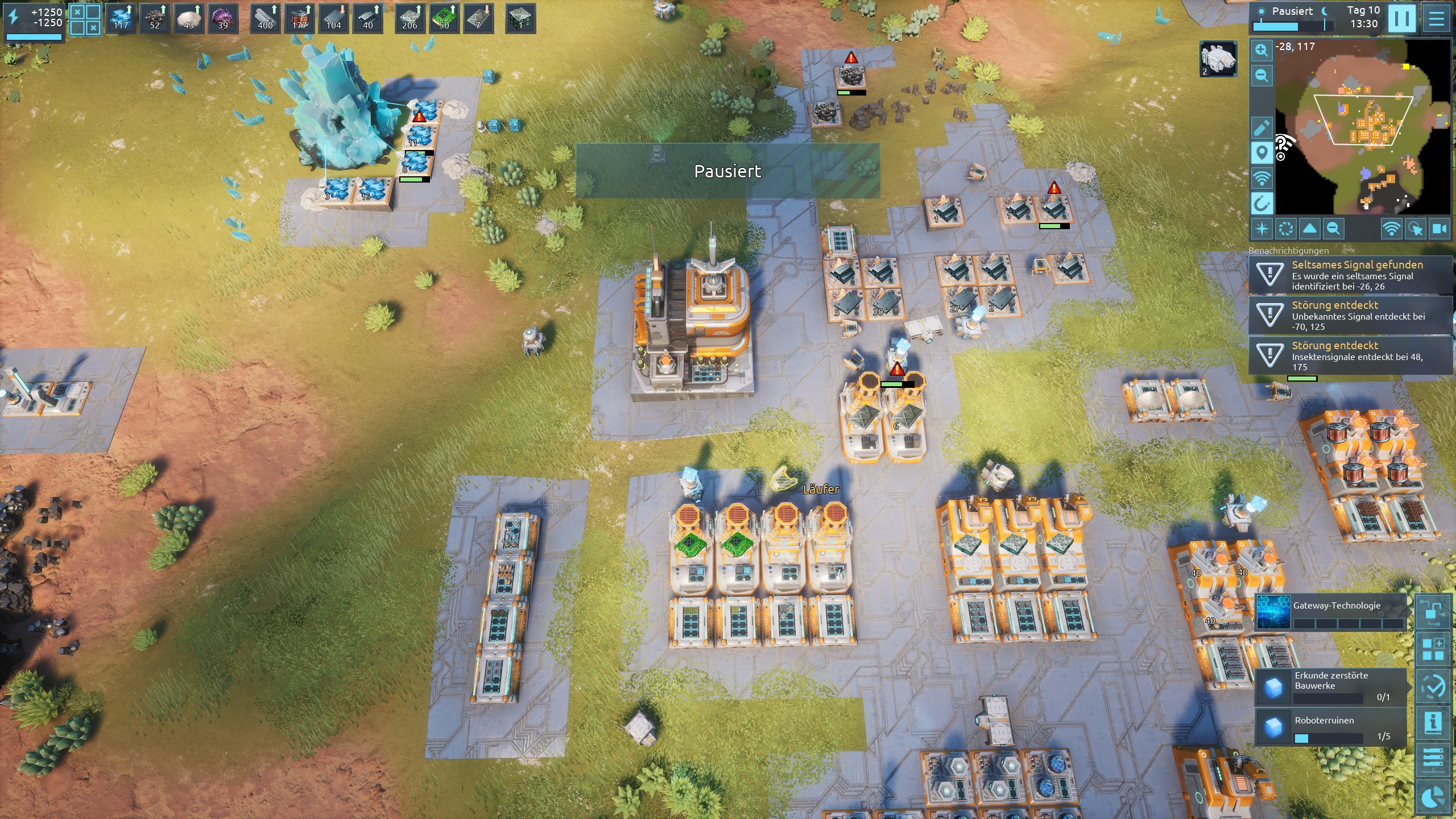Toggle the pause button
Image resolution: width=1456 pixels, height=819 pixels.
click(x=1401, y=19)
